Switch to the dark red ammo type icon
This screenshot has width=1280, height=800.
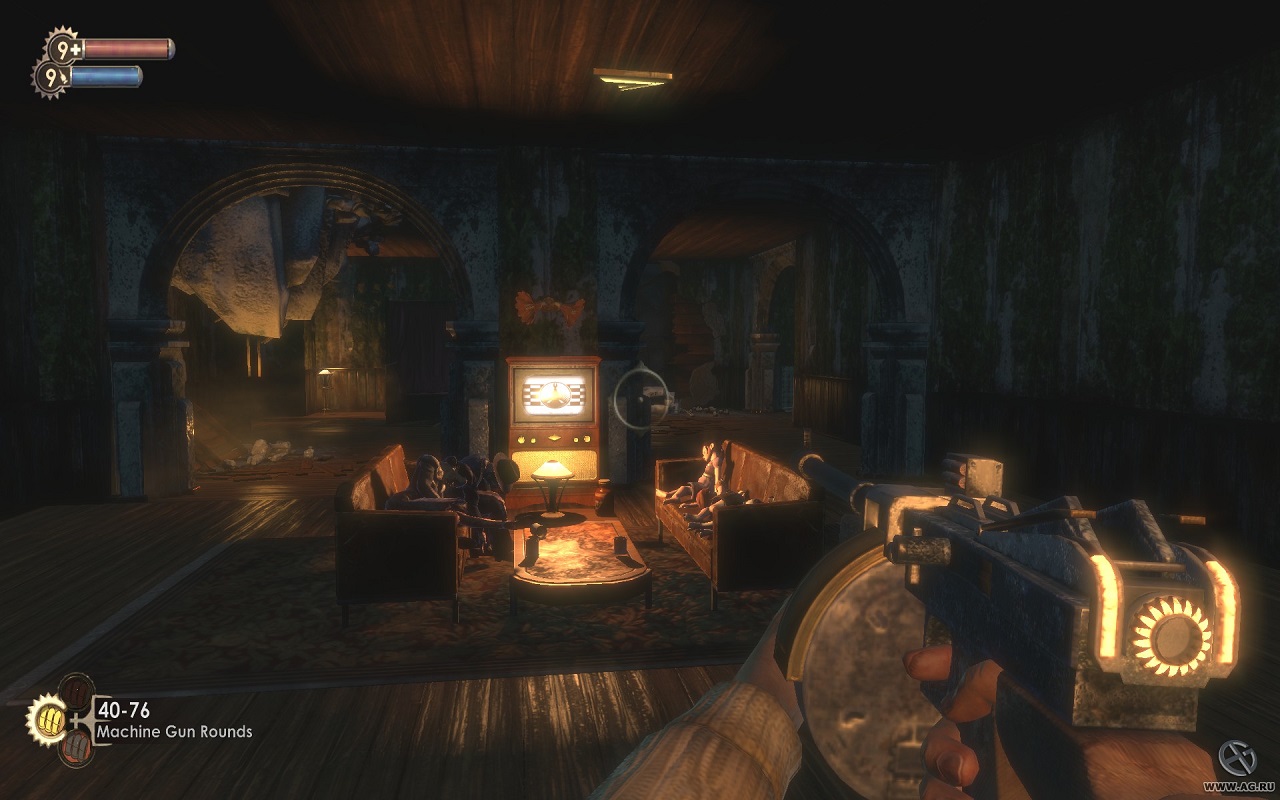[76, 690]
